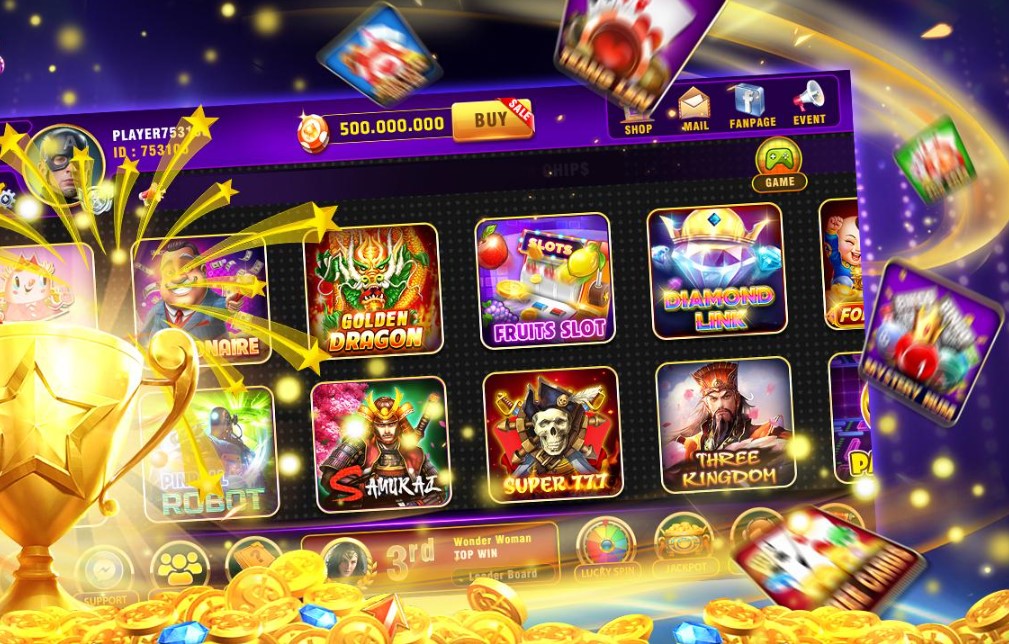Open the Event megaphone
The width and height of the screenshot is (1009, 644).
(809, 102)
